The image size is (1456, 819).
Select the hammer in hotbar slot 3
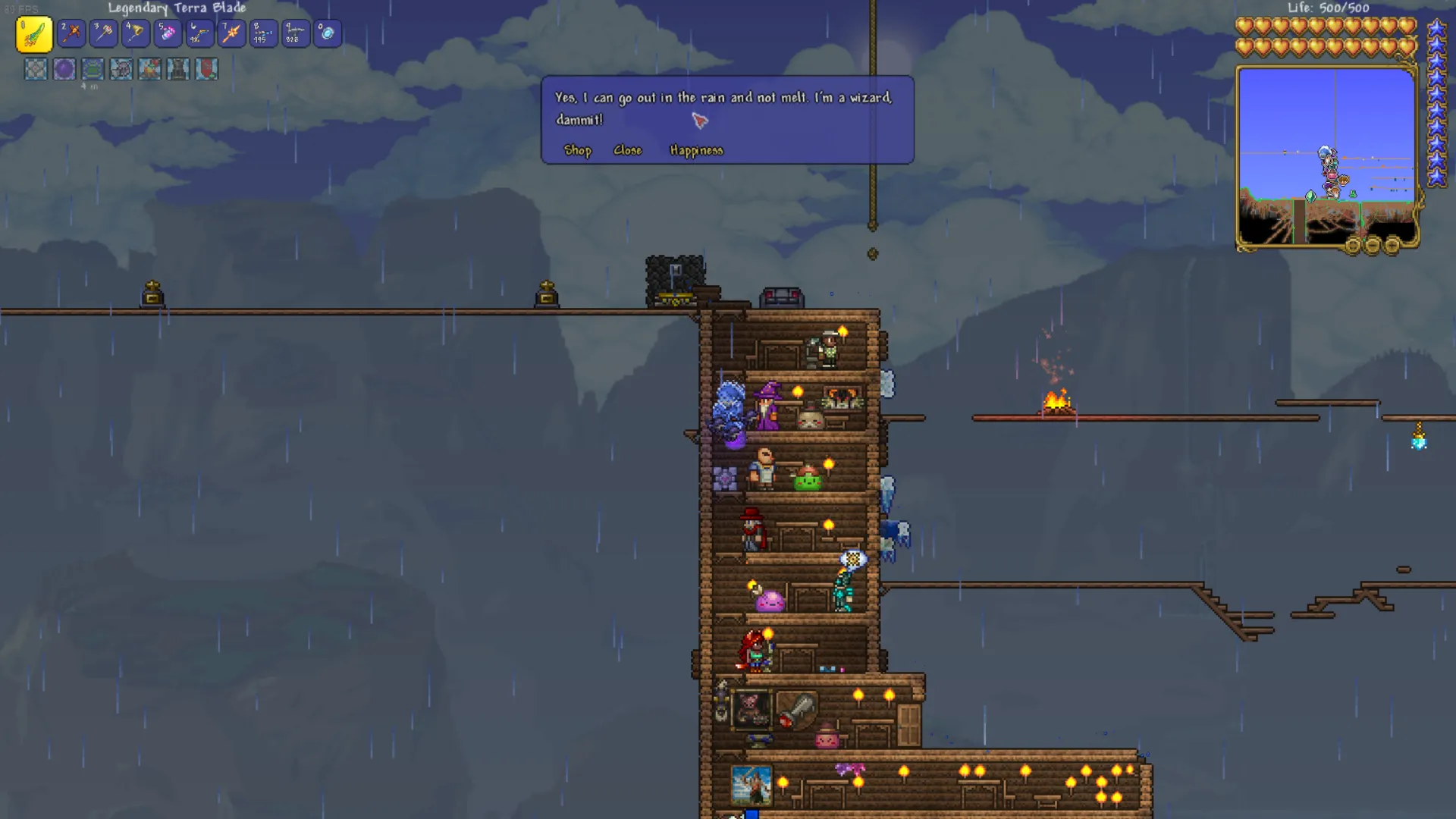point(104,33)
